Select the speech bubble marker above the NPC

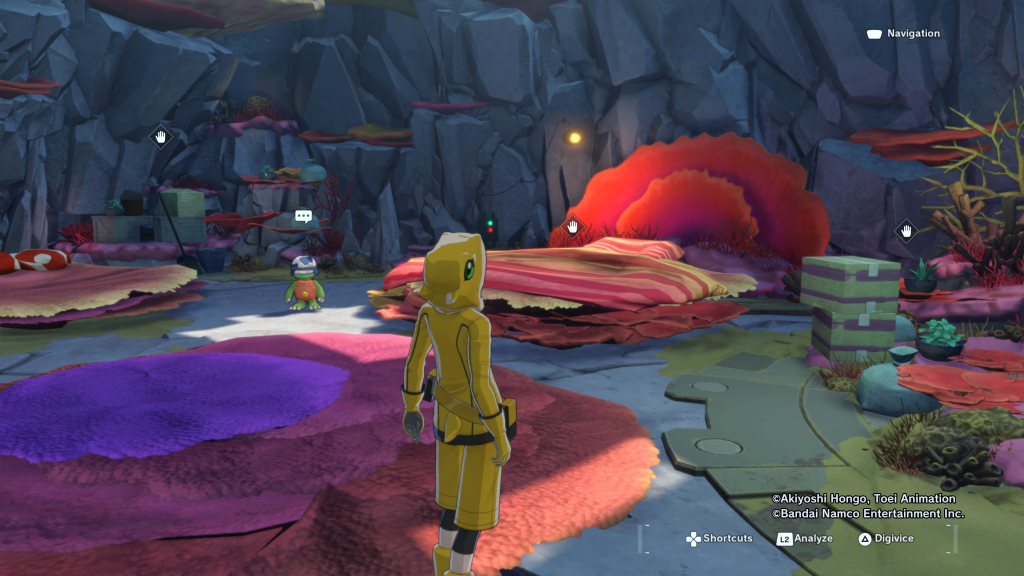coord(304,216)
